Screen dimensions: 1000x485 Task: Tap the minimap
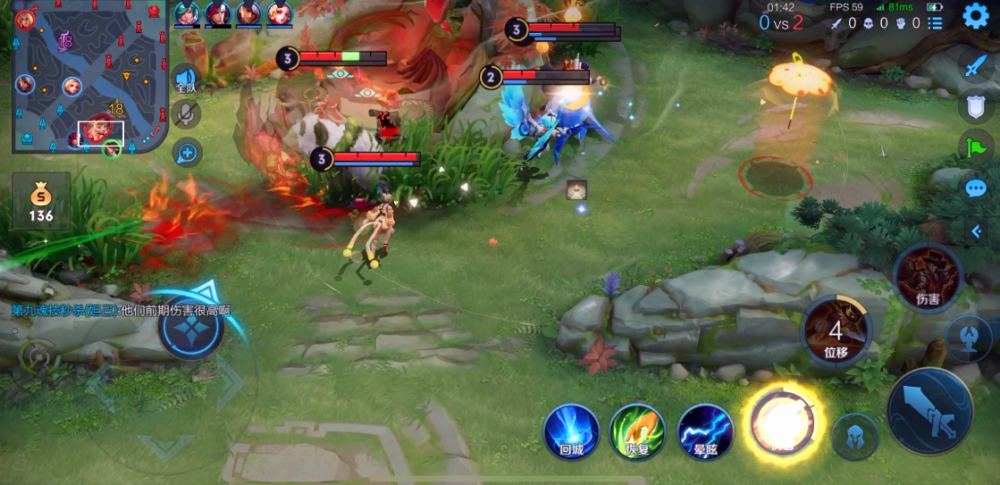(x=88, y=77)
